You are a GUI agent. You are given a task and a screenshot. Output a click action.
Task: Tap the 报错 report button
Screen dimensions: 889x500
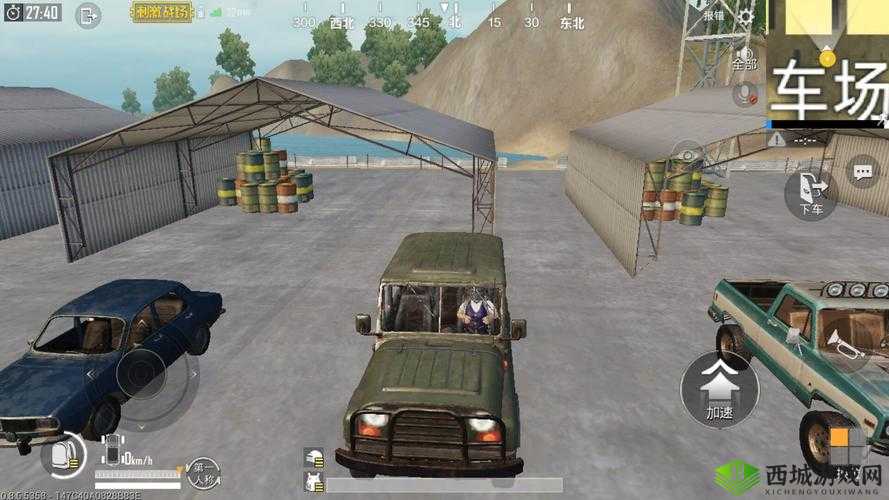pos(713,15)
